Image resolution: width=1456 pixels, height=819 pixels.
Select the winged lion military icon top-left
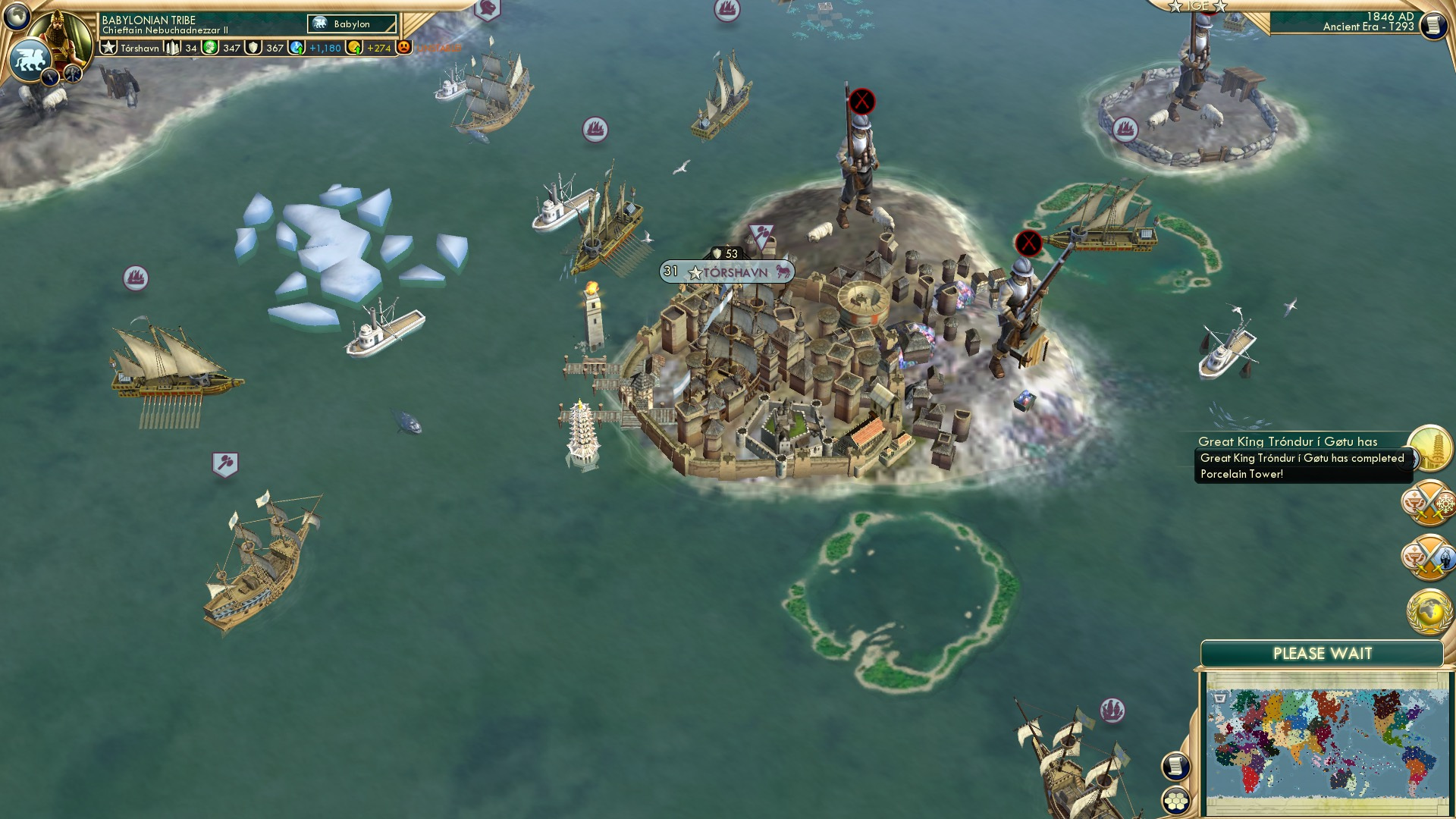click(32, 58)
